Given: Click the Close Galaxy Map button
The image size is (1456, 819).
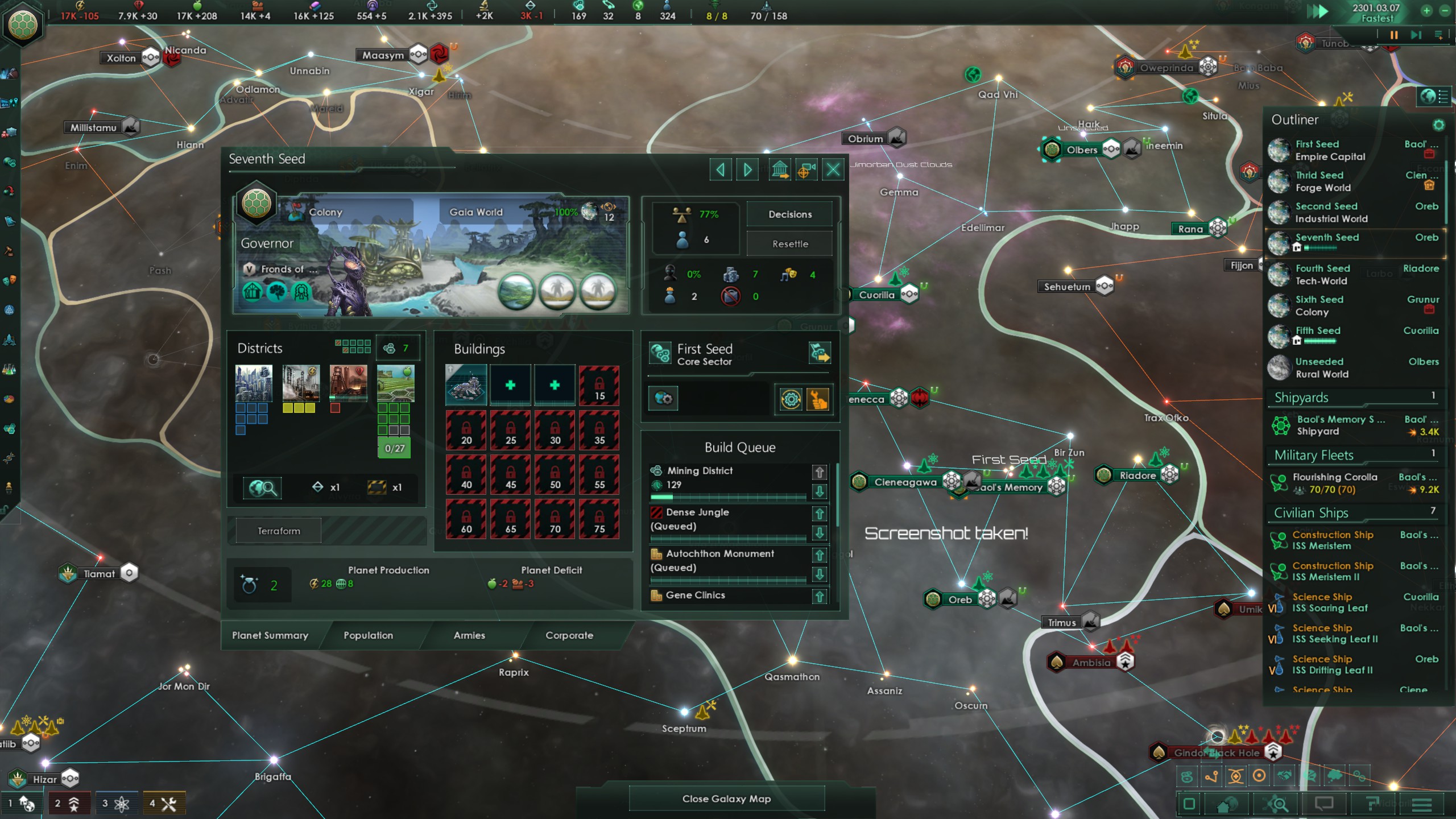Looking at the screenshot, I should tap(728, 799).
